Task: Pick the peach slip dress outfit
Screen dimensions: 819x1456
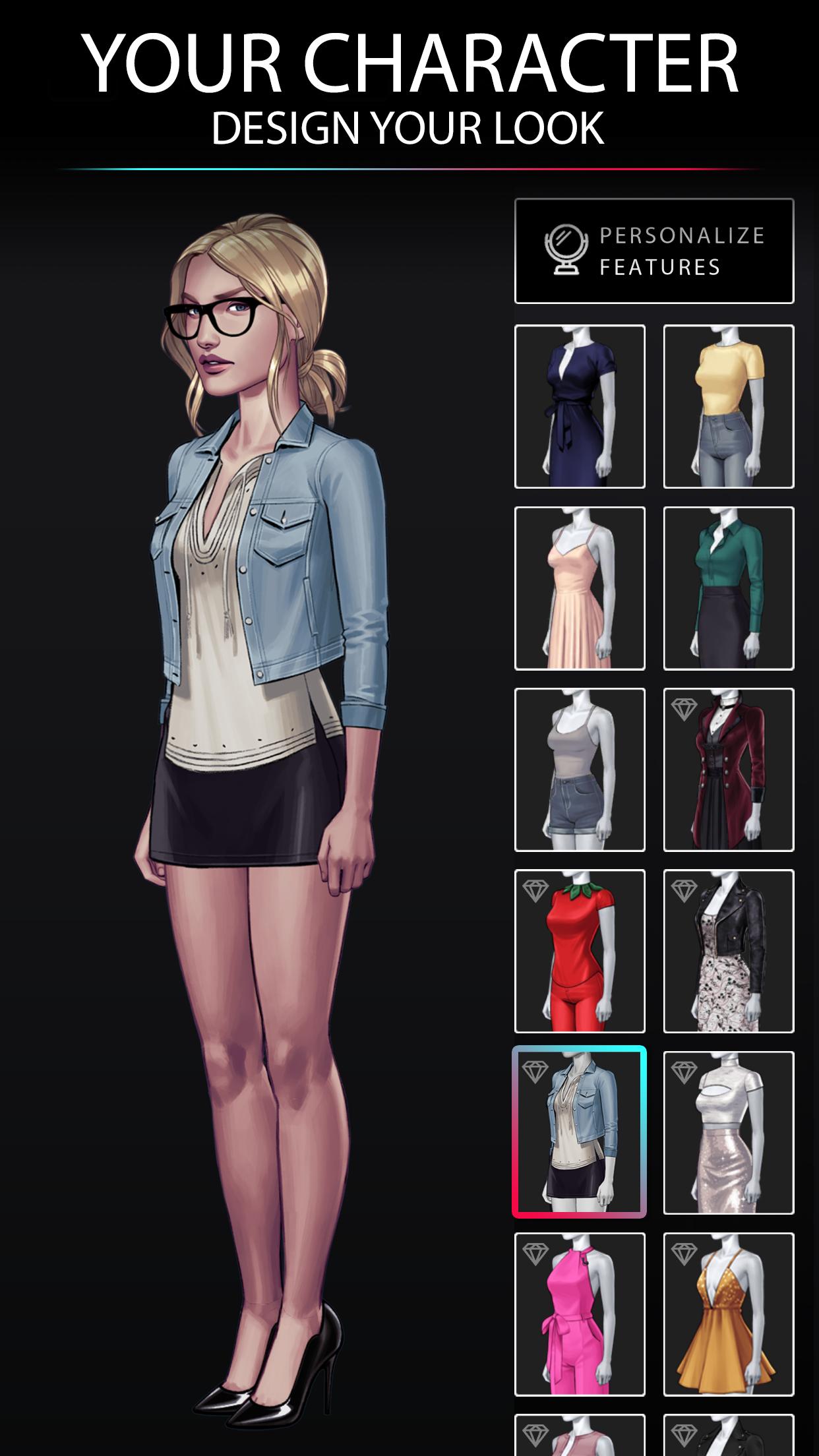Action: pyautogui.click(x=580, y=588)
